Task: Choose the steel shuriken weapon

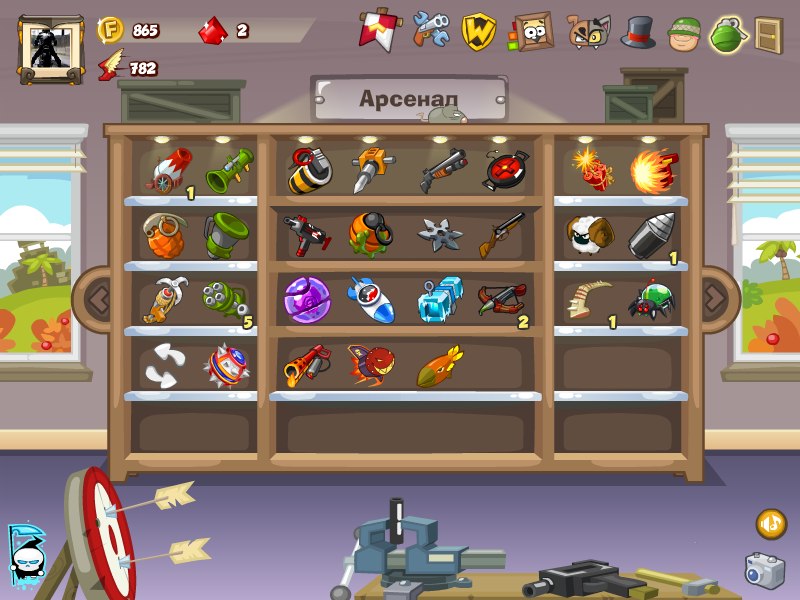Action: [440, 234]
